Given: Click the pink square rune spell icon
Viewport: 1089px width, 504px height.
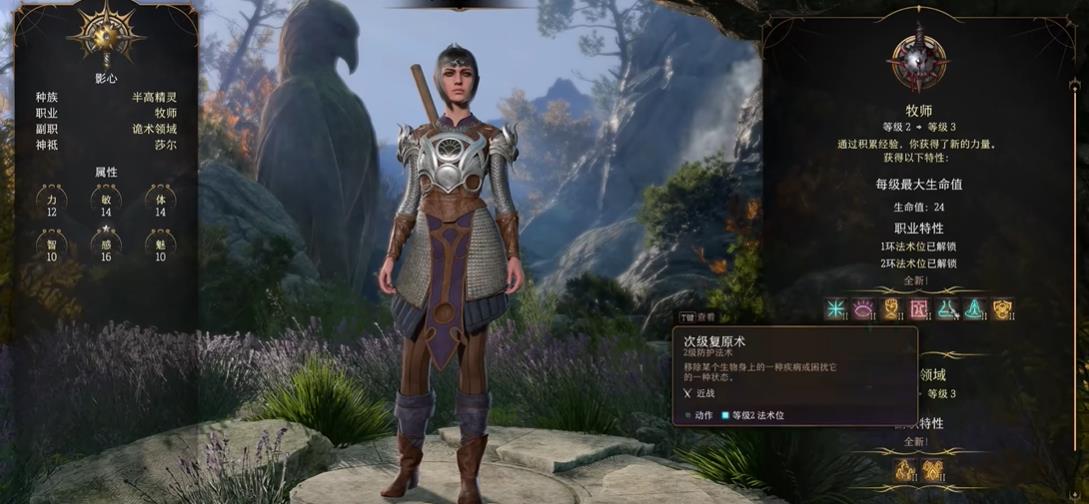Looking at the screenshot, I should 918,309.
